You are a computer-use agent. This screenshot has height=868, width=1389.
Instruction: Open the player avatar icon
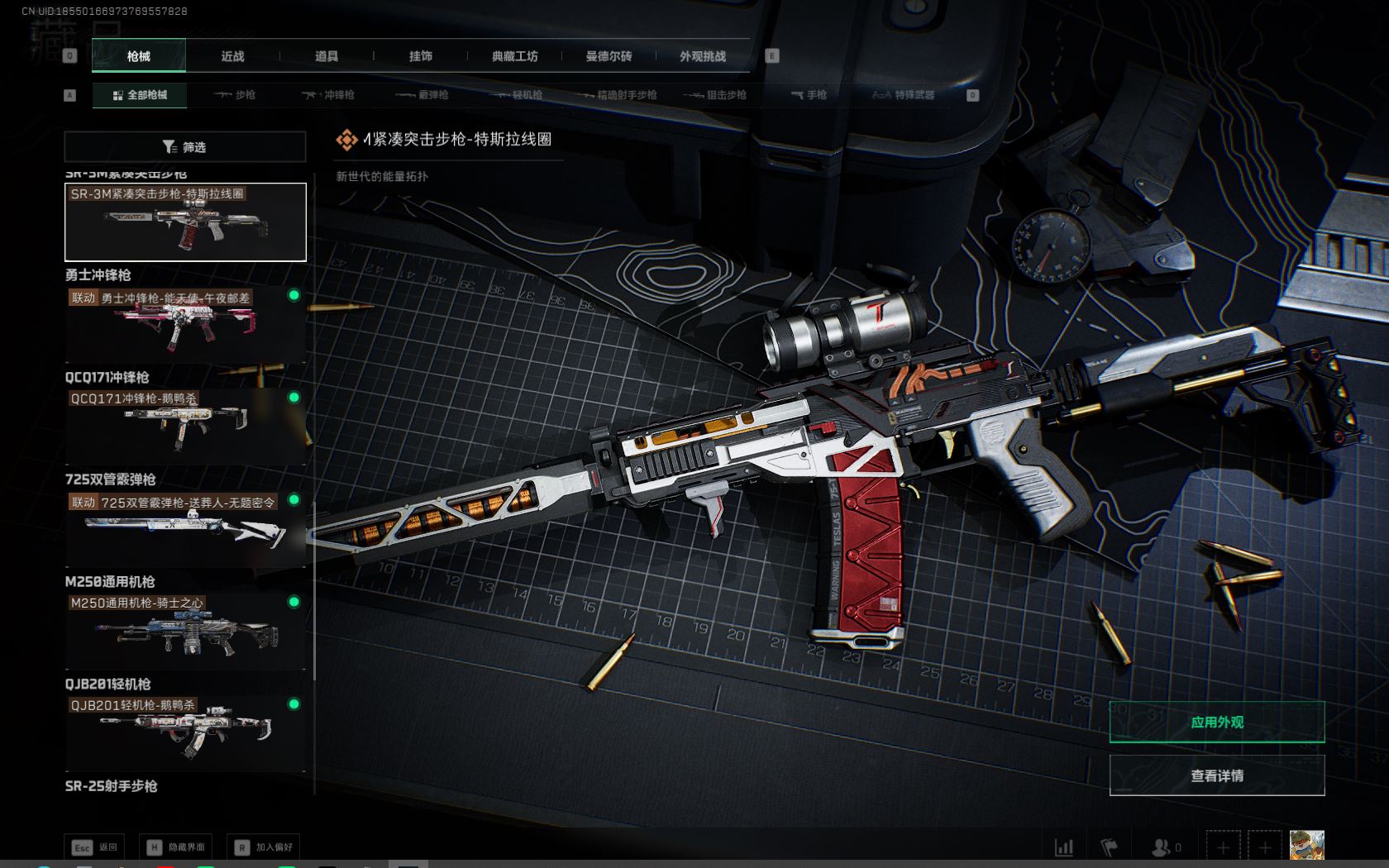1306,847
